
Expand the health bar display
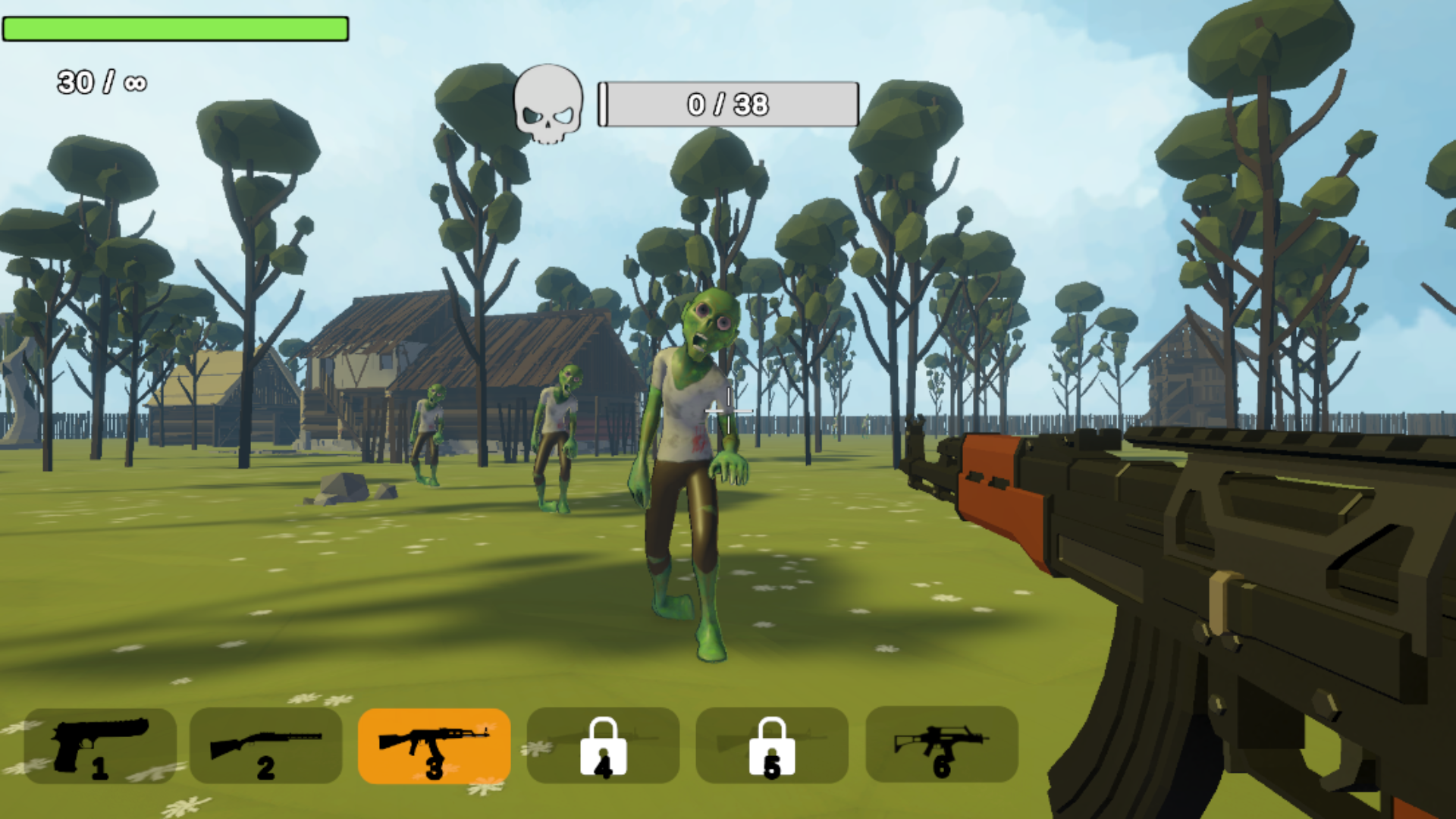[x=176, y=29]
